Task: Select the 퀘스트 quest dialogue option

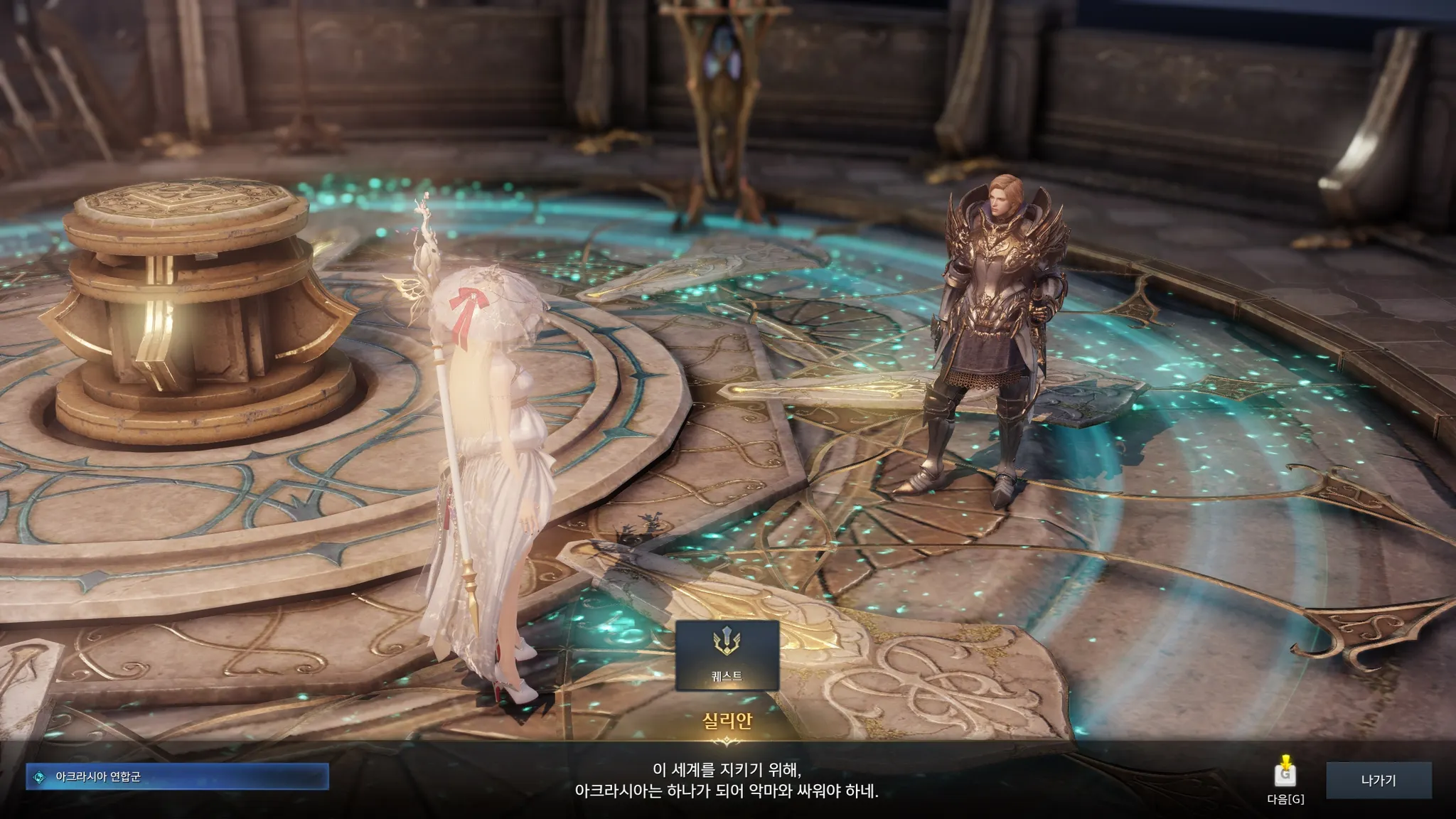Action: tap(727, 655)
